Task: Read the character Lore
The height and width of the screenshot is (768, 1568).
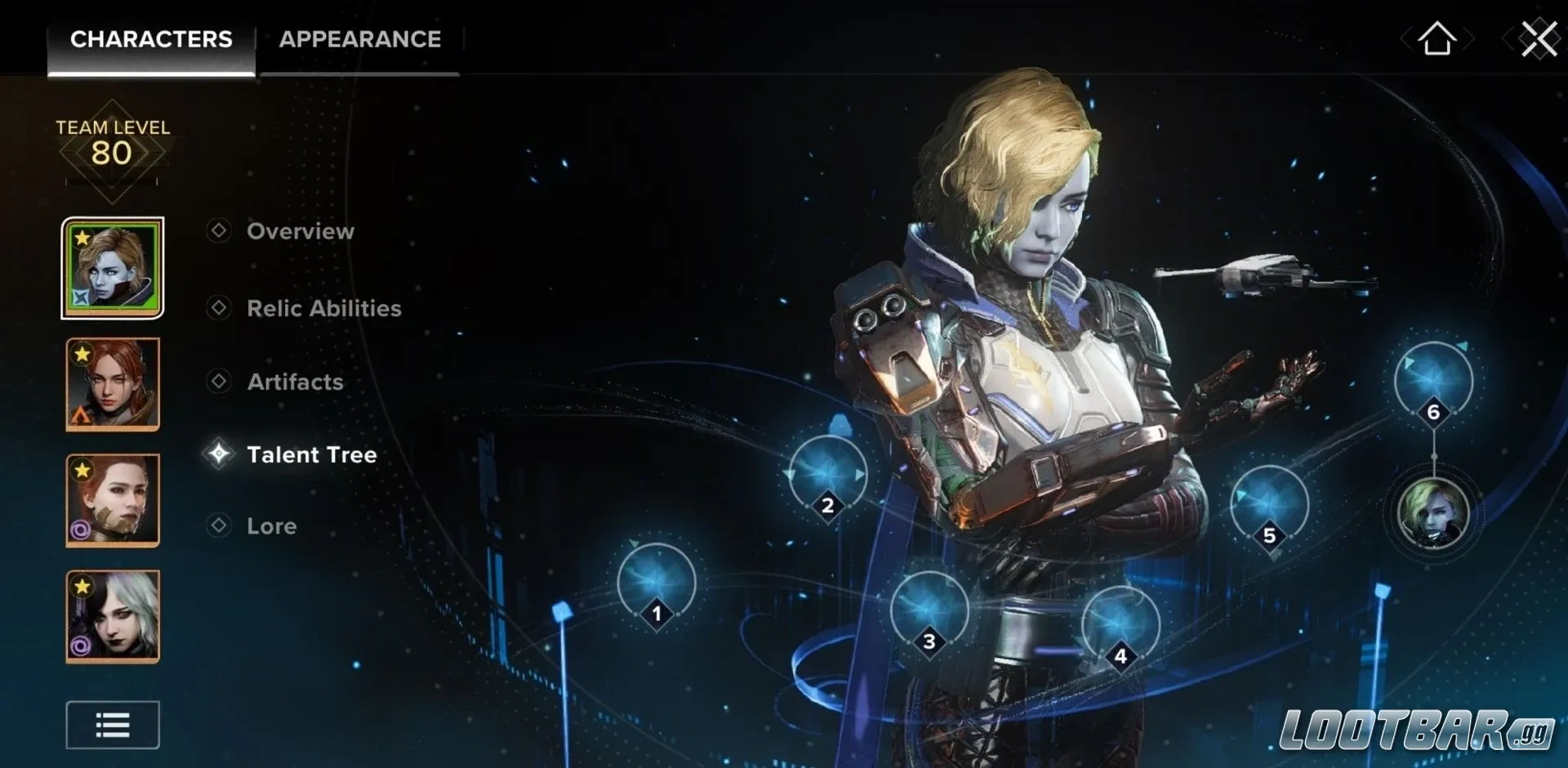Action: point(271,526)
